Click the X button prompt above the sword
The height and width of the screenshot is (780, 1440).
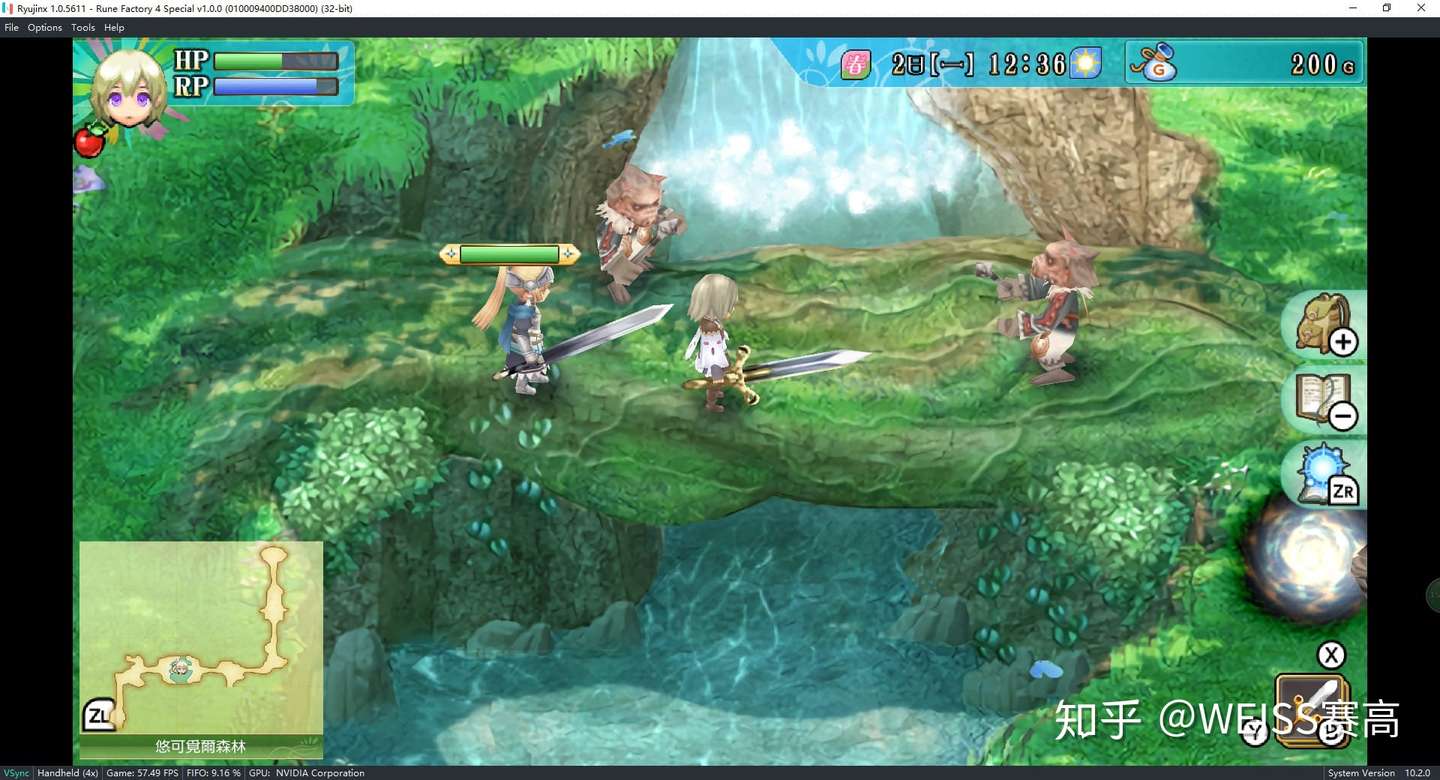pyautogui.click(x=1331, y=655)
